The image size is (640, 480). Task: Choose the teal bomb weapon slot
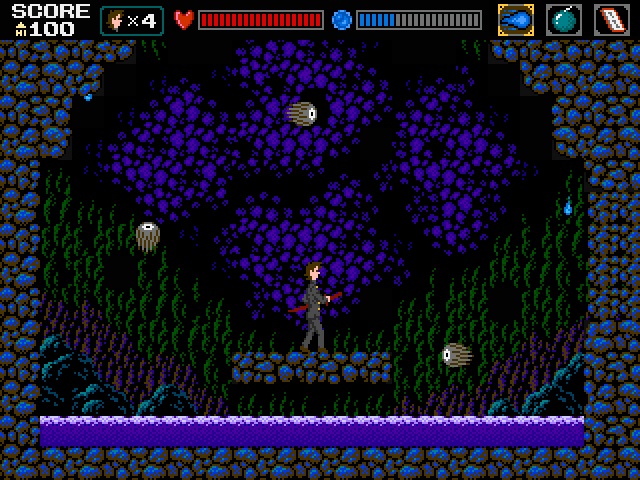click(564, 20)
